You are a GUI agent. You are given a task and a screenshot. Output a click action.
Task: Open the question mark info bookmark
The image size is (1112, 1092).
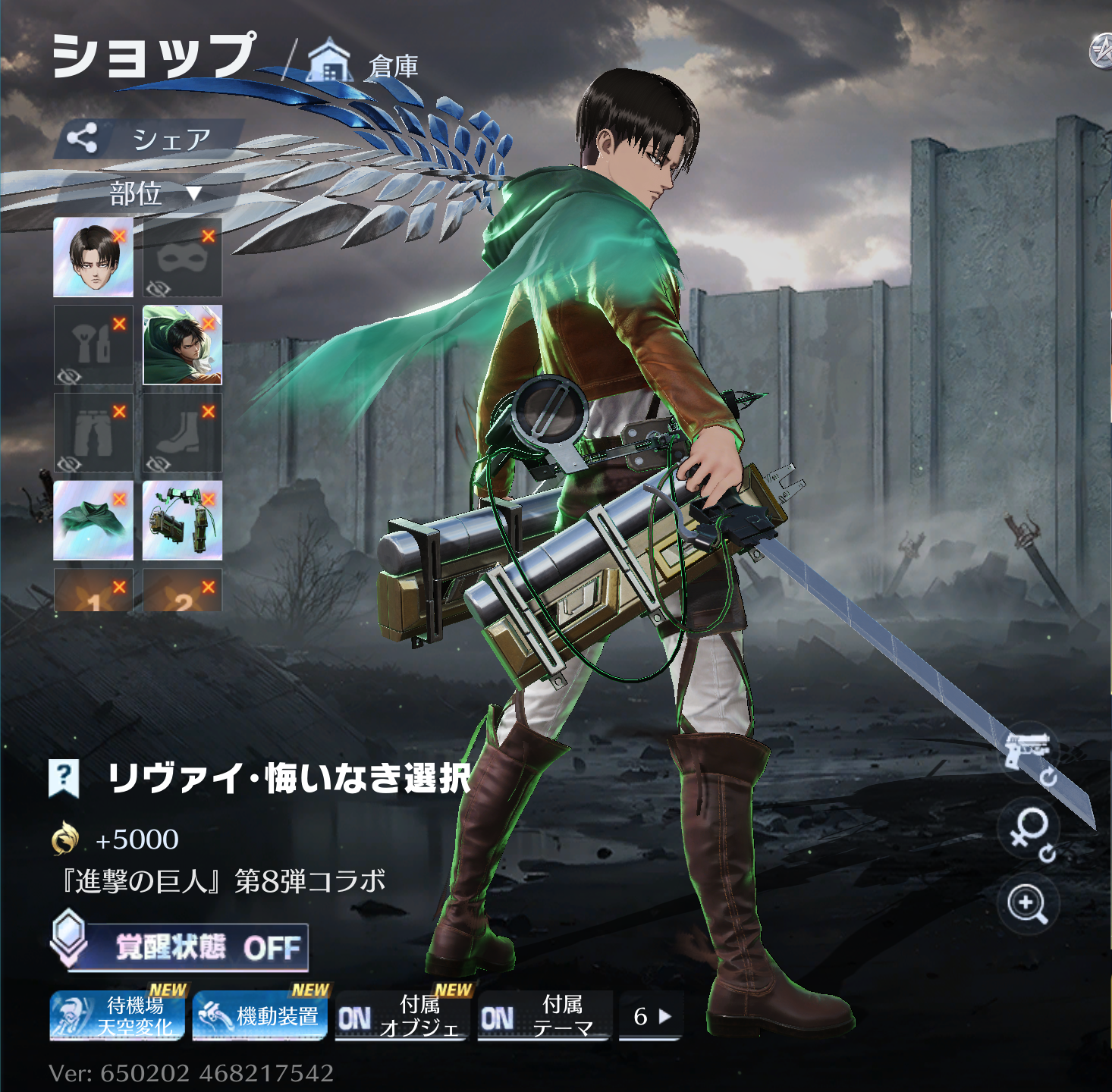tap(64, 777)
